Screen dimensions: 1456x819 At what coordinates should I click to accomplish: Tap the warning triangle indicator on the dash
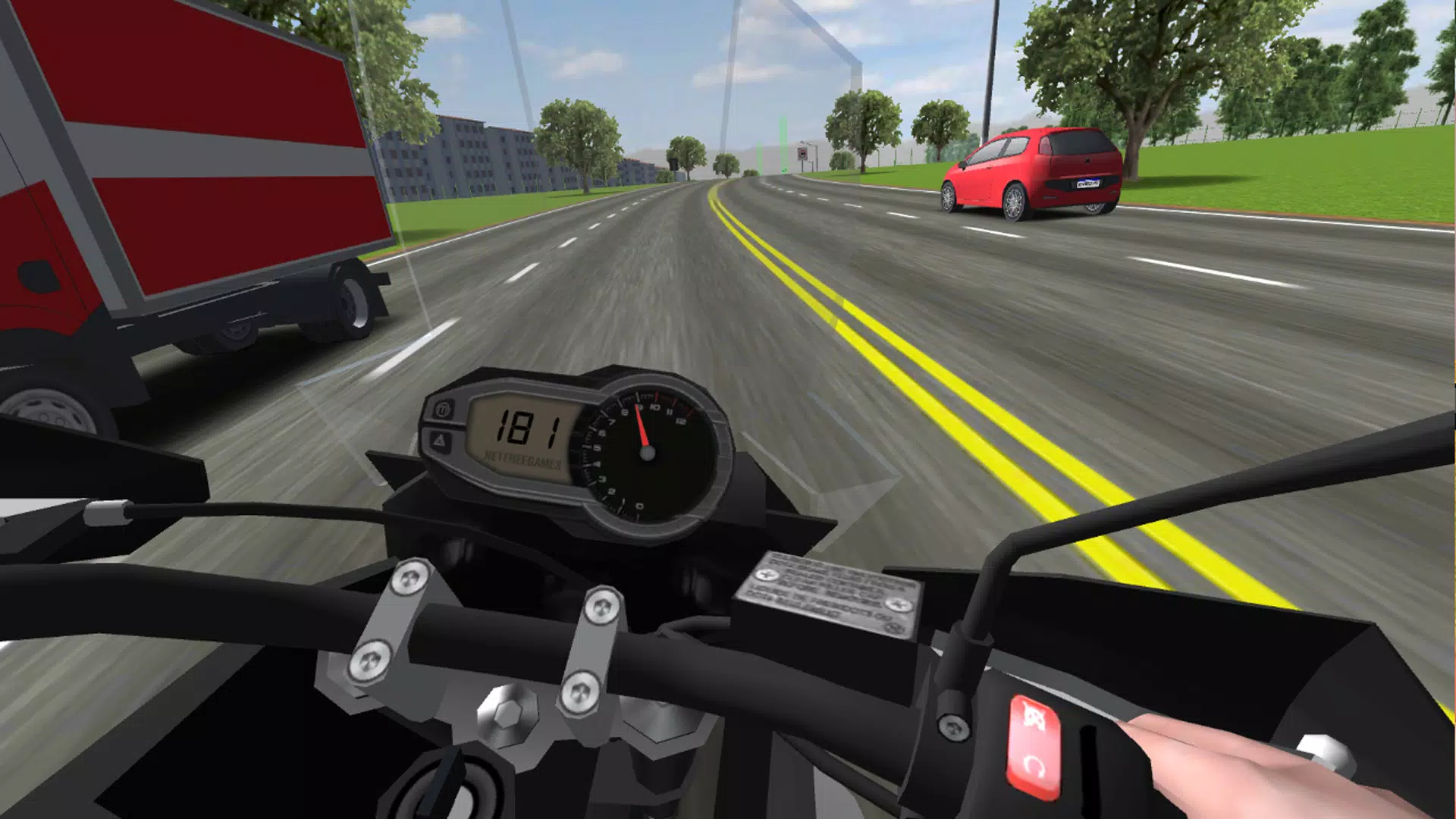[x=441, y=441]
